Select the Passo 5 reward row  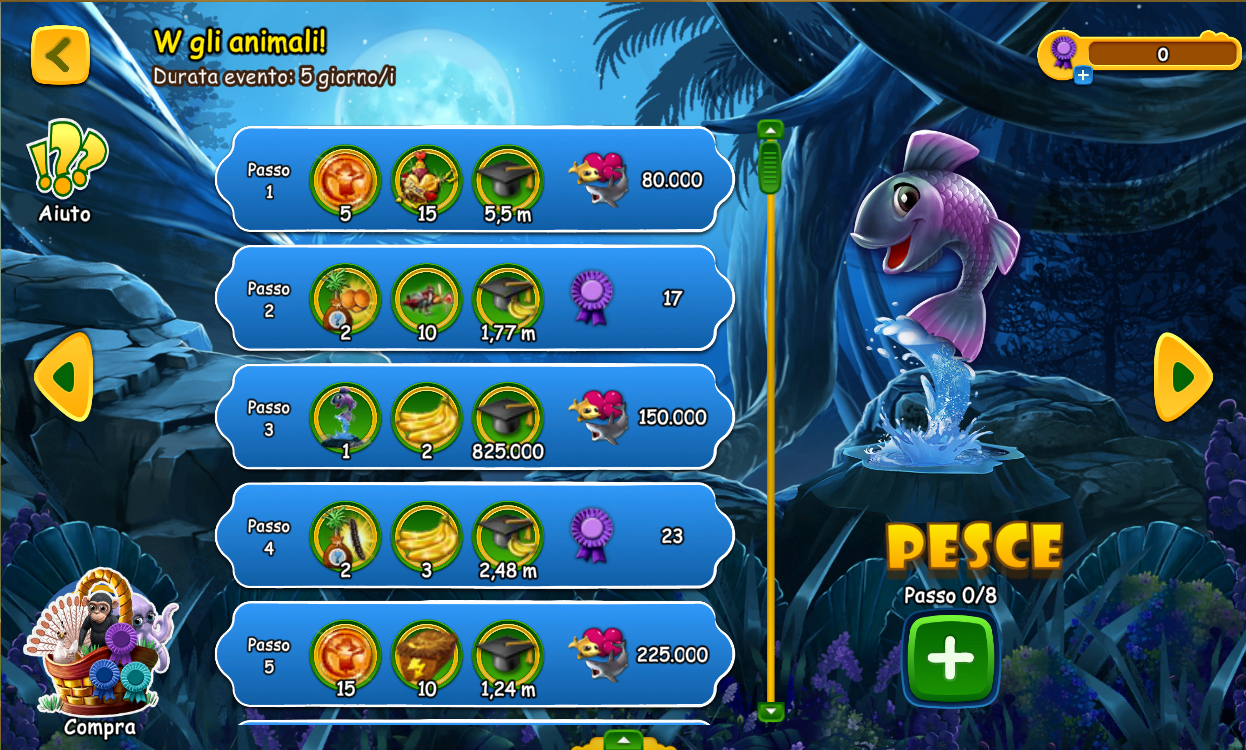point(475,654)
